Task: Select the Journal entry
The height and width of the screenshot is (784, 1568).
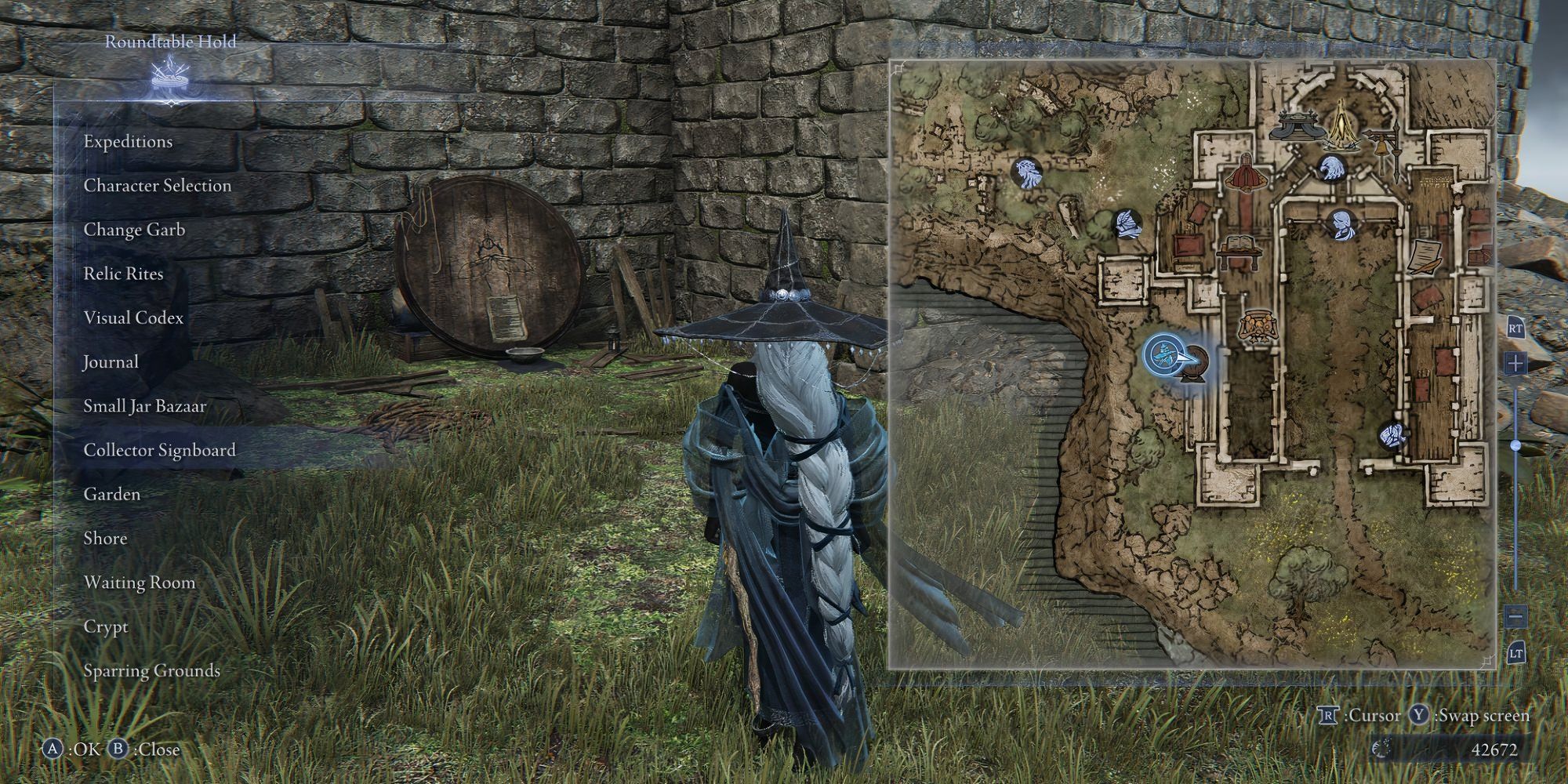Action: pos(111,362)
